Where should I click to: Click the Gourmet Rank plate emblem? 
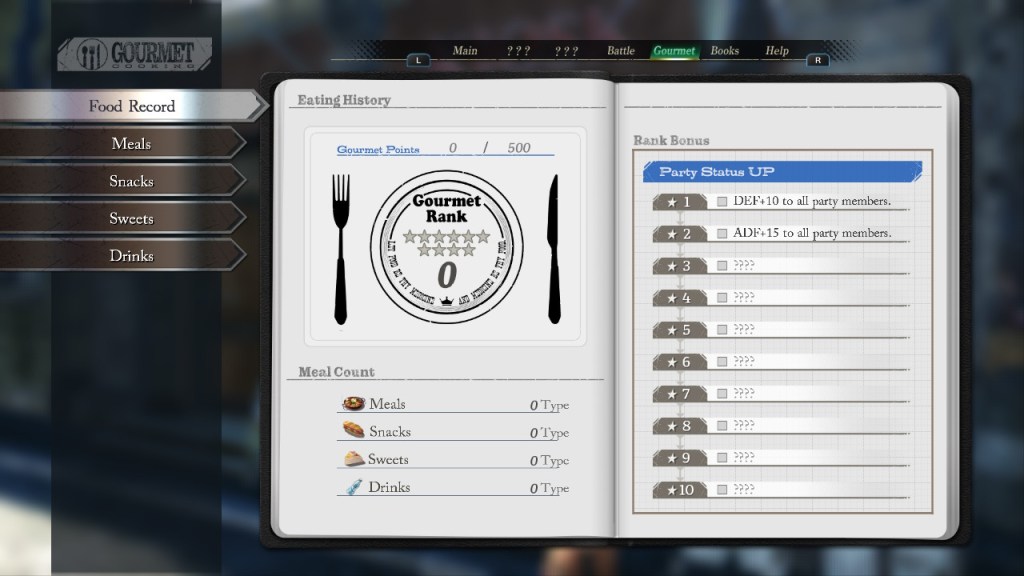coord(446,248)
